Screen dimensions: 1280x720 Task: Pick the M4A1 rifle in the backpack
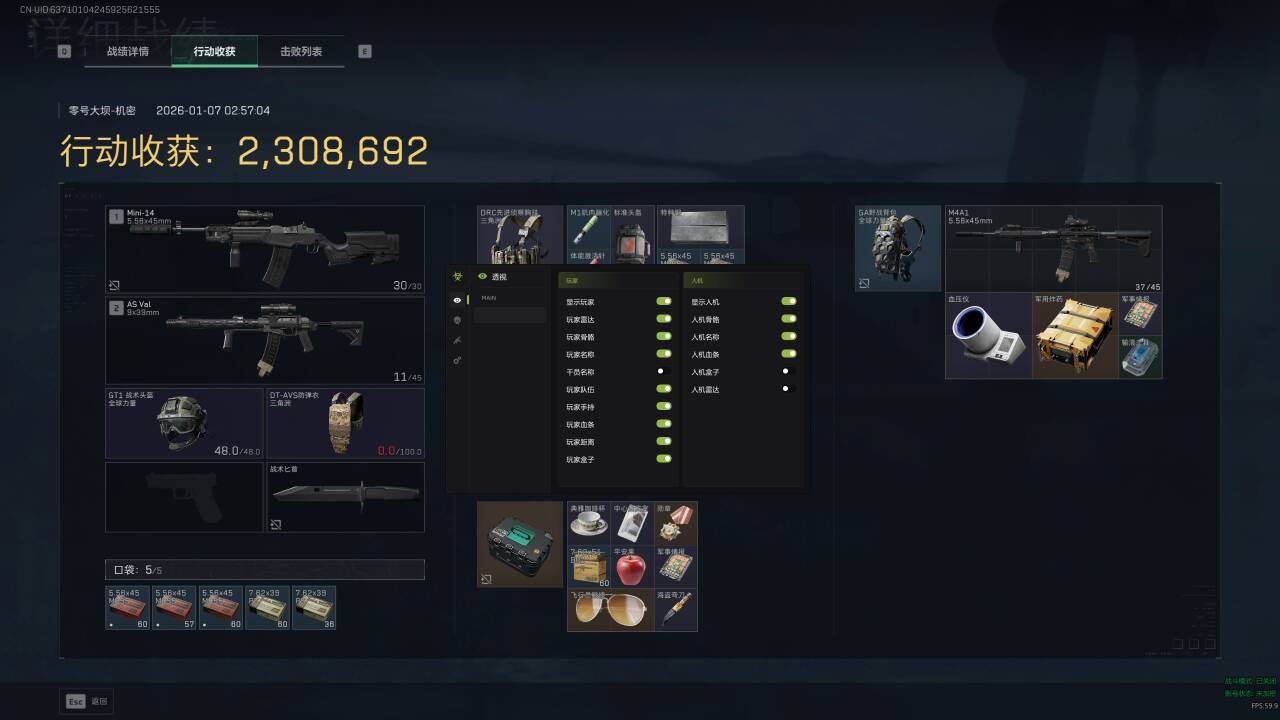pyautogui.click(x=1053, y=248)
